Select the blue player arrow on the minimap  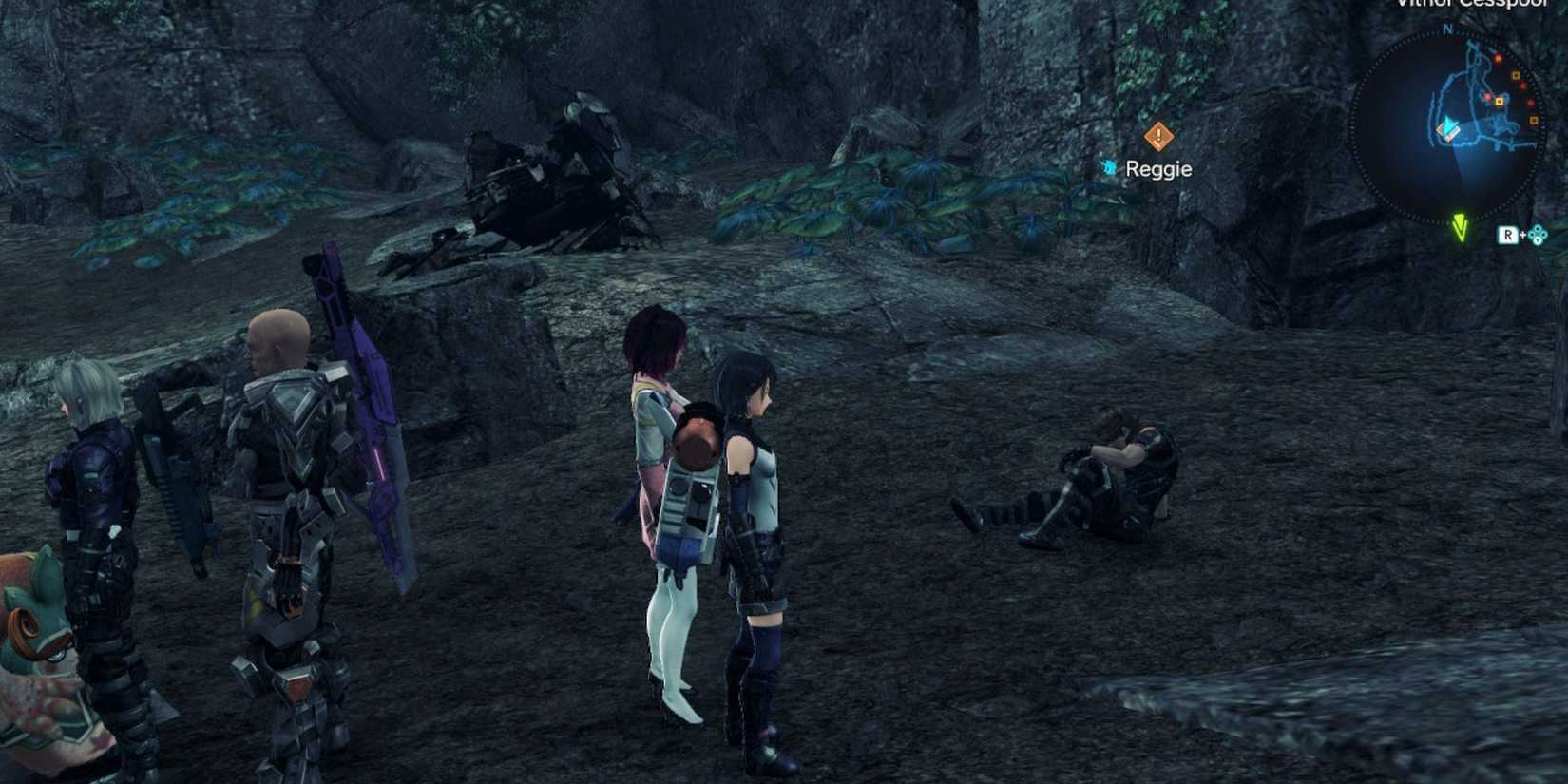tap(1448, 127)
